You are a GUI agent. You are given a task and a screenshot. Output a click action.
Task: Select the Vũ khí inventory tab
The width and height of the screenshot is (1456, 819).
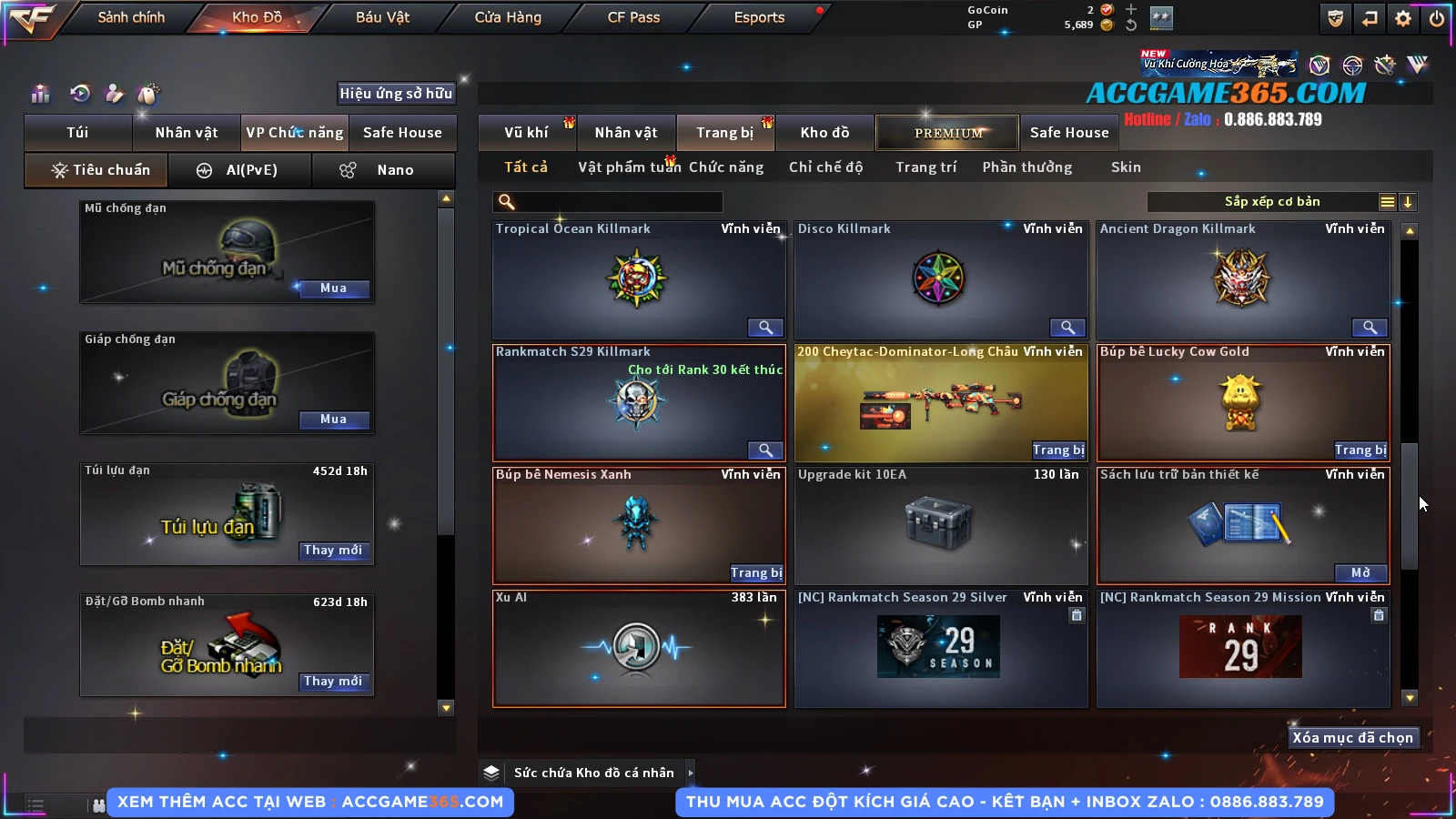[526, 133]
